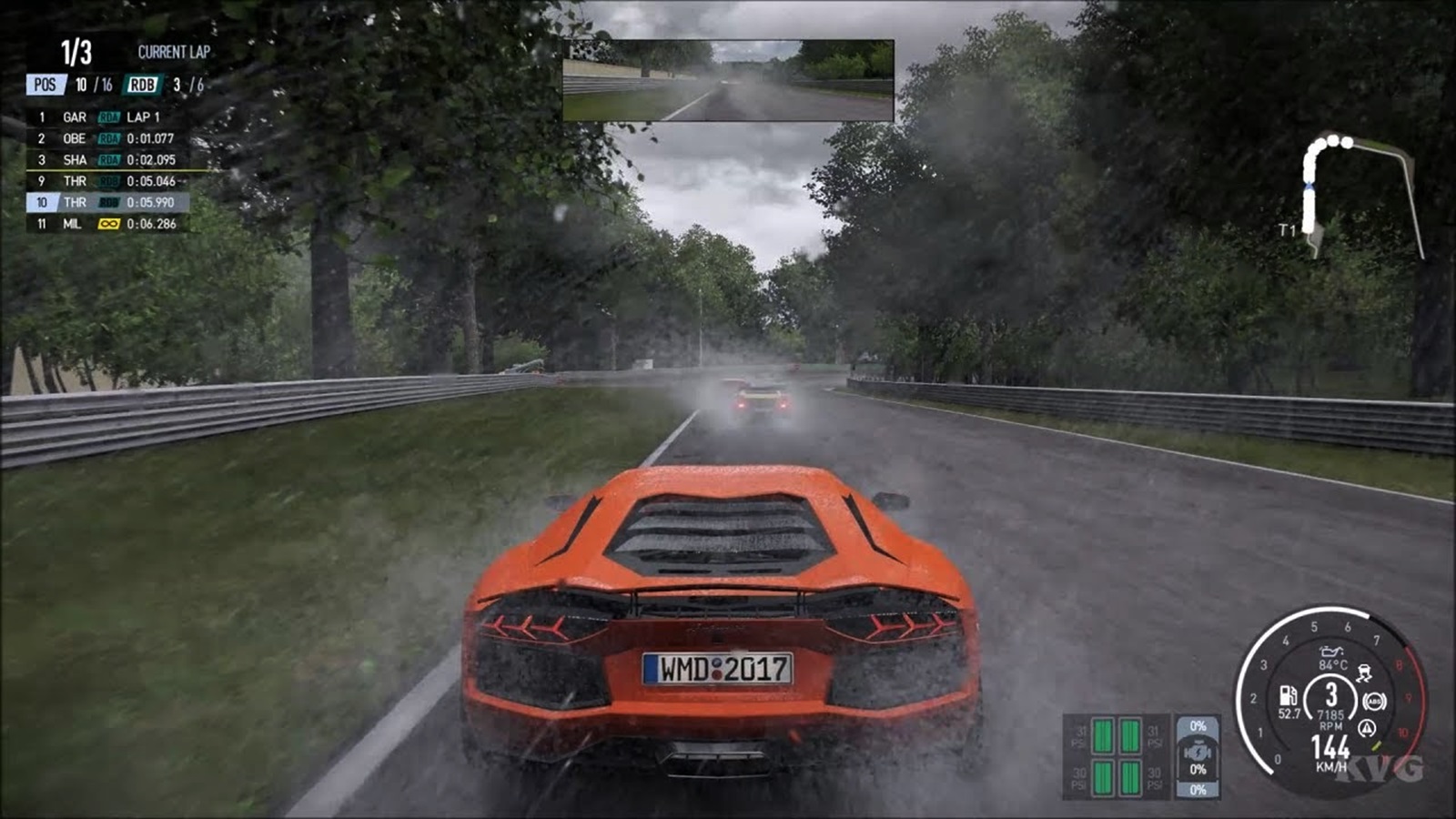
Task: Click the oil temperature icon
Action: click(1332, 651)
